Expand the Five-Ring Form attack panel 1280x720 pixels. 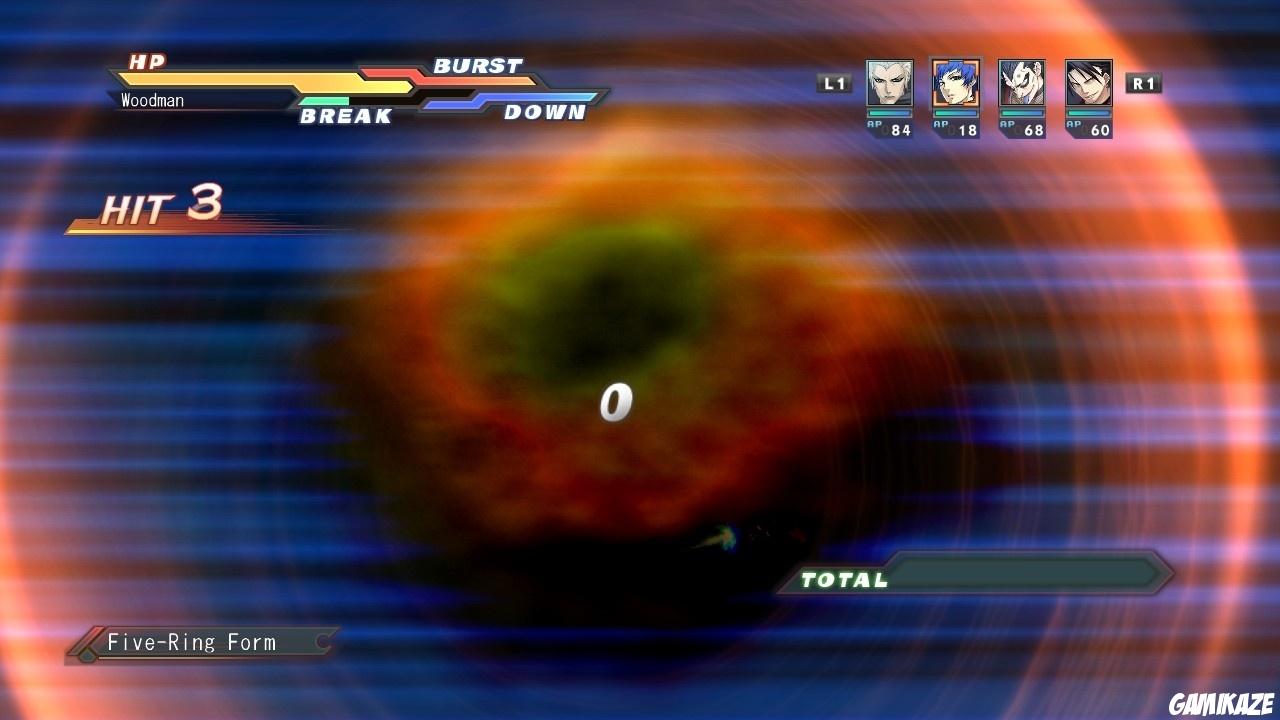pos(195,643)
